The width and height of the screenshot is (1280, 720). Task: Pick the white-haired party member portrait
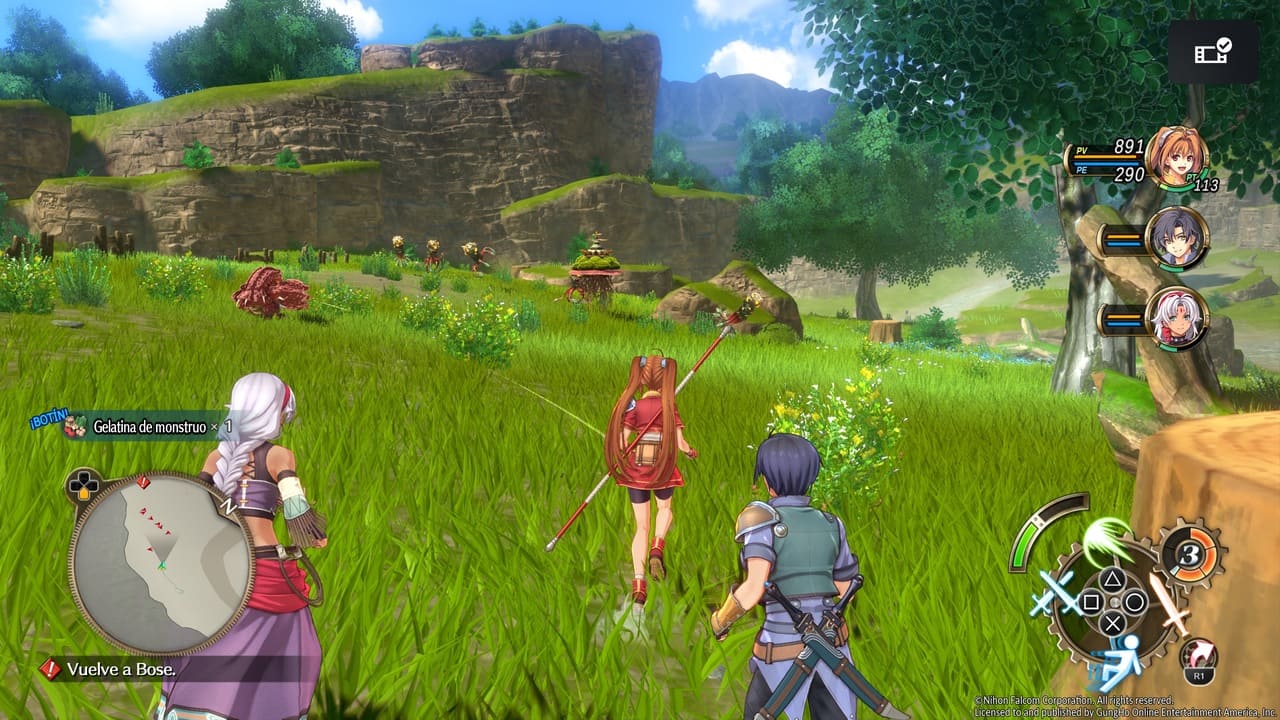(1176, 319)
